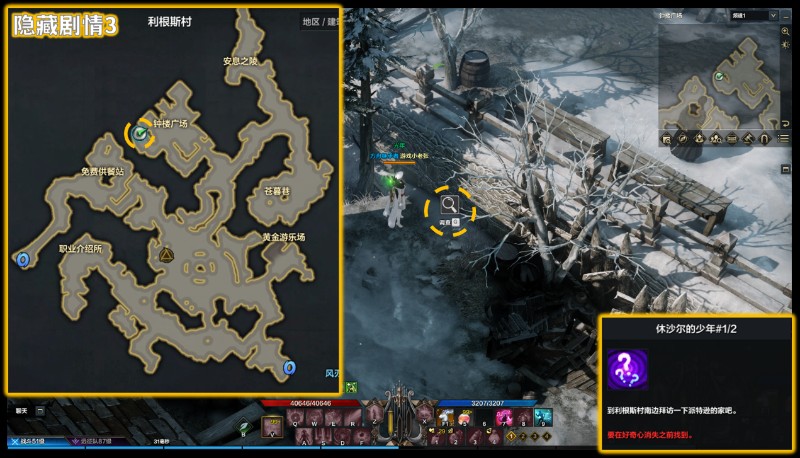The width and height of the screenshot is (800, 458).
Task: Open the region tab at the map's top
Action: (x=311, y=21)
